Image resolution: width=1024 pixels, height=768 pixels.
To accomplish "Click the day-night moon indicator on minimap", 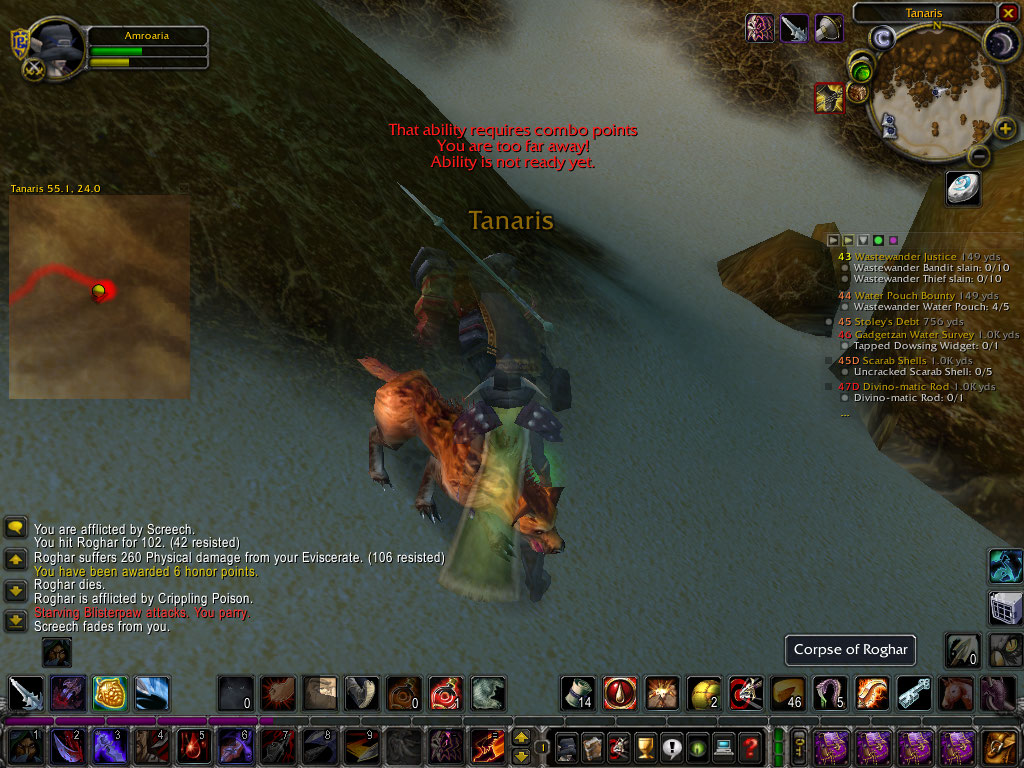I will 1001,41.
